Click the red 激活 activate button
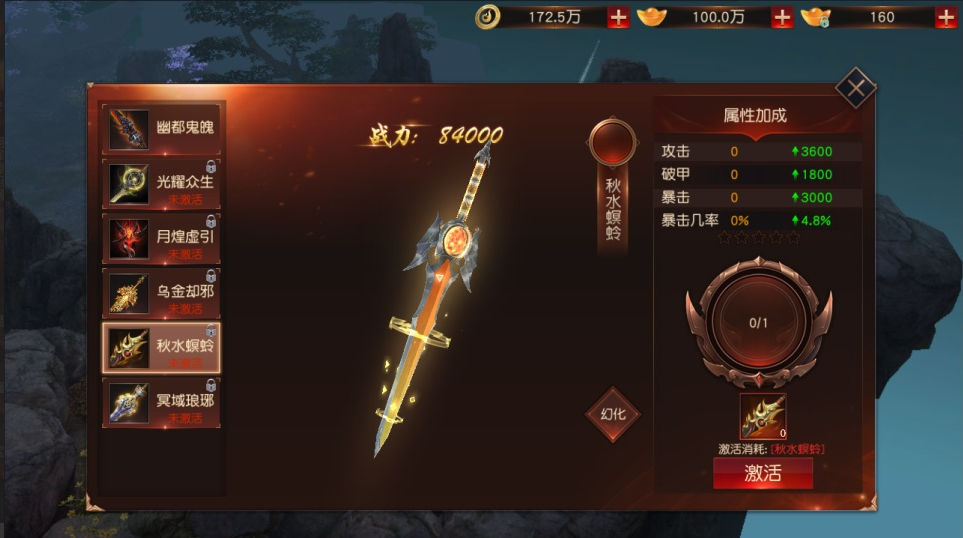 click(762, 474)
